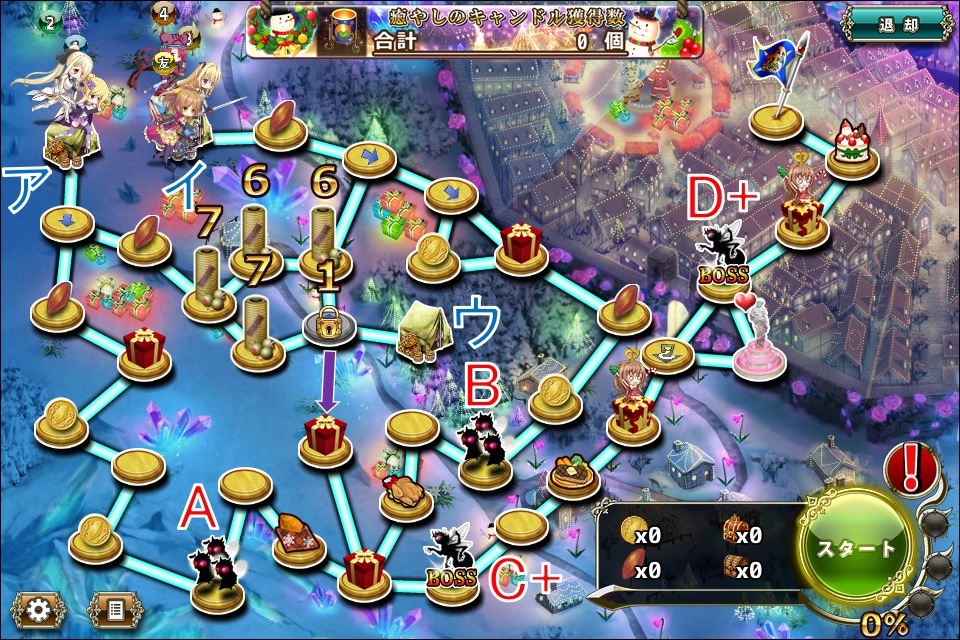Screen dimensions: 960x640
Task: Open settings with the gear icon
Action: (x=39, y=607)
